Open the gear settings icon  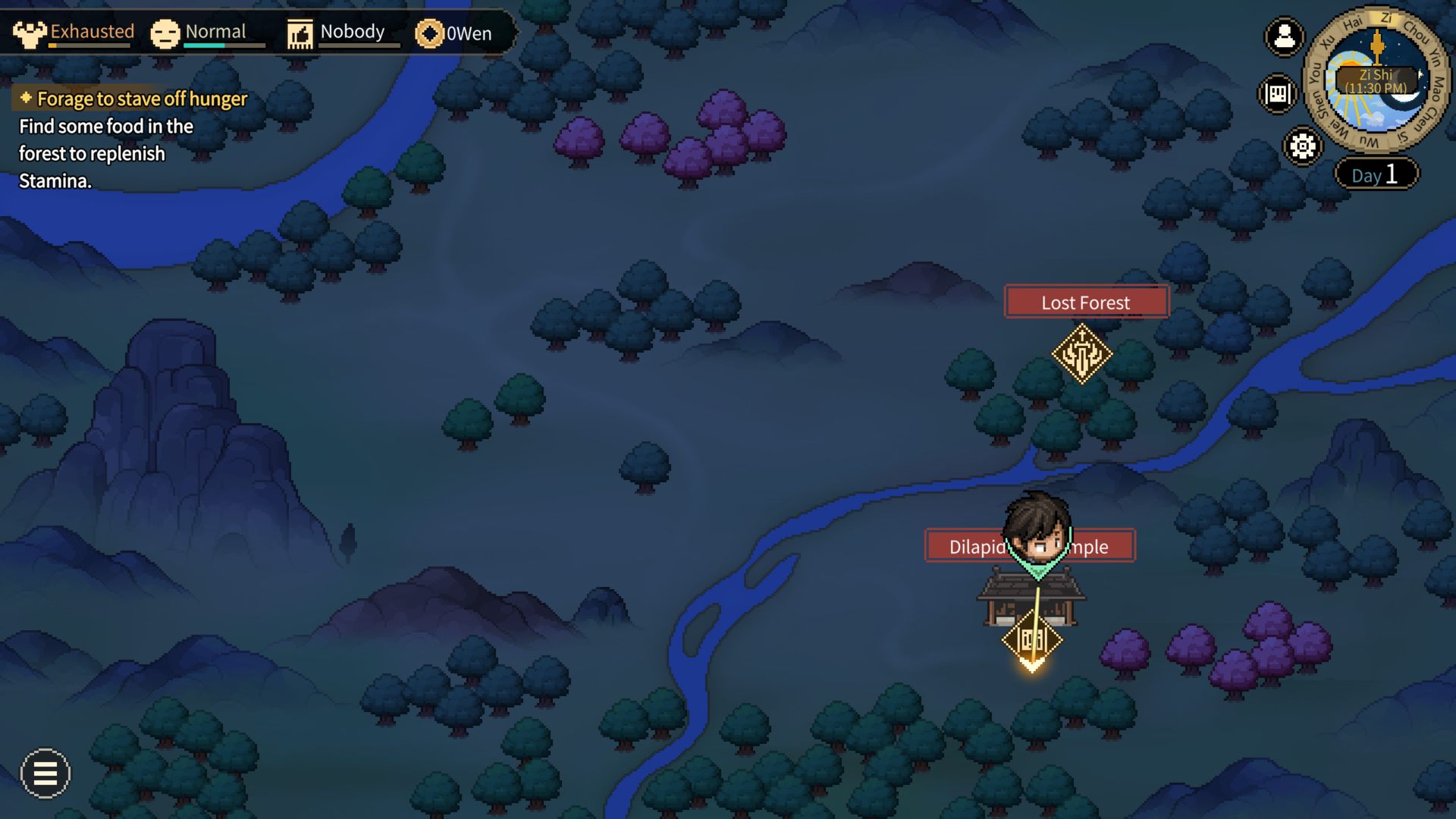pos(1303,146)
